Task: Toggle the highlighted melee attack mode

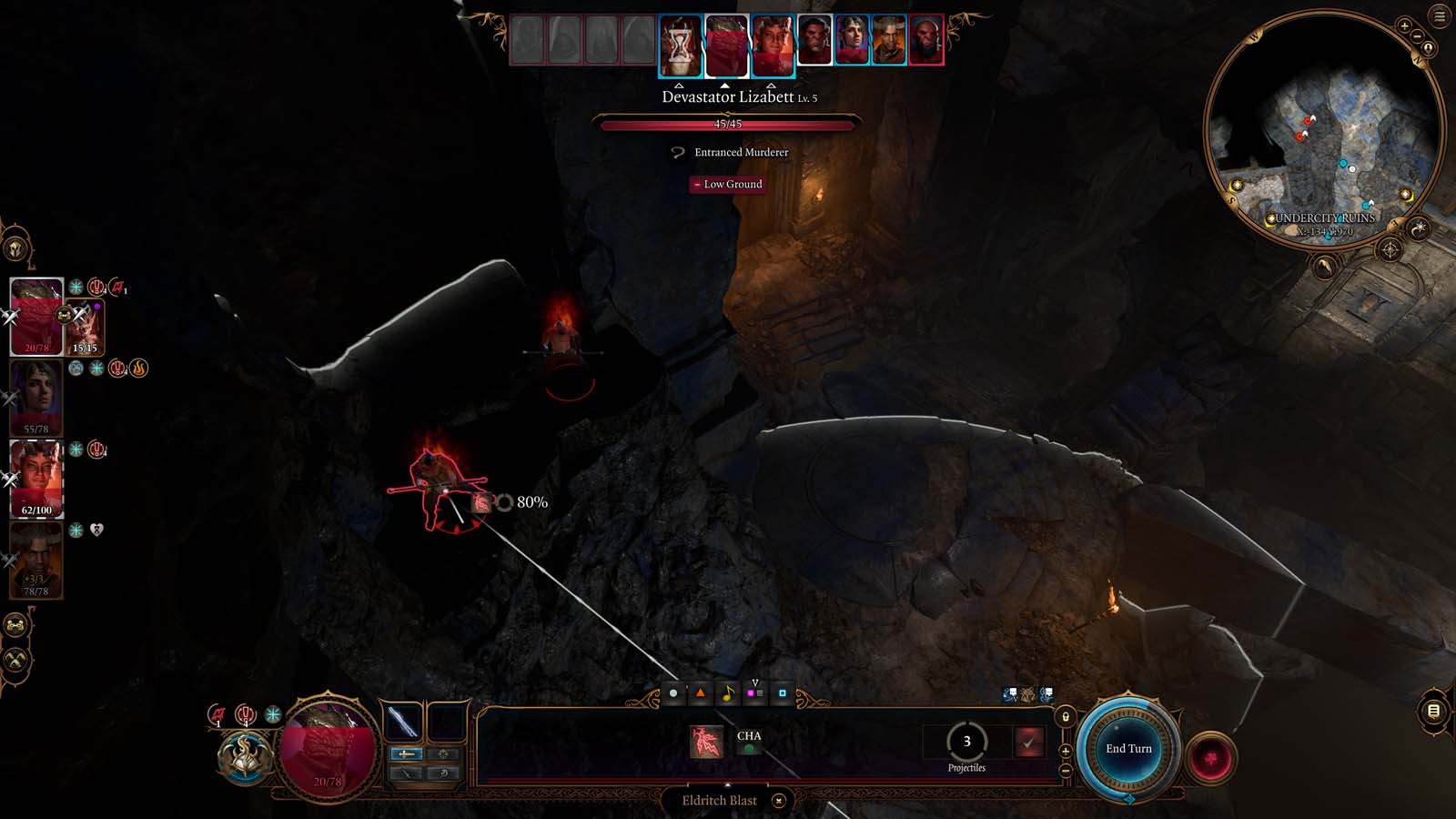Action: pyautogui.click(x=405, y=755)
